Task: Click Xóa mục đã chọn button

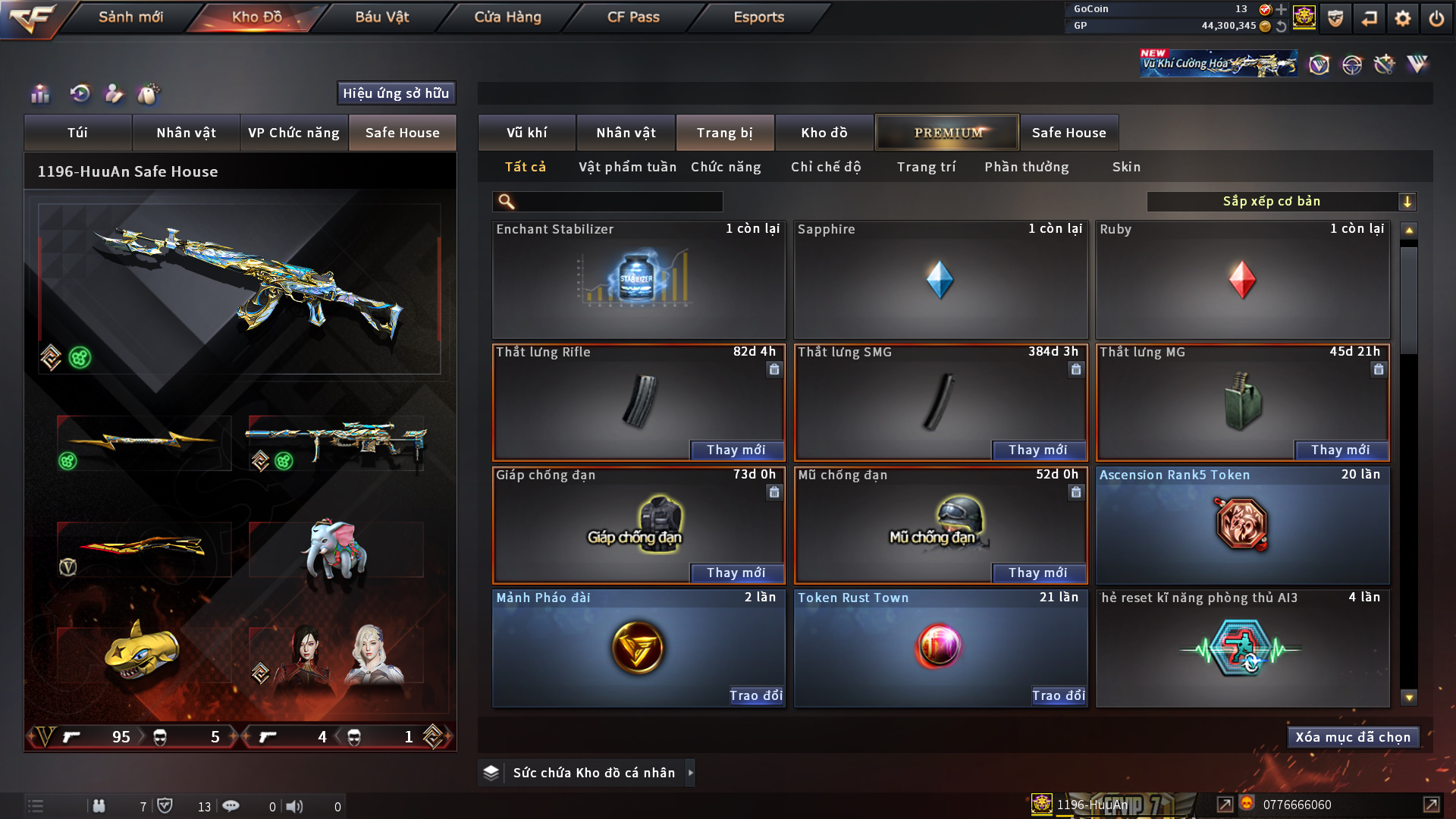Action: [1353, 737]
